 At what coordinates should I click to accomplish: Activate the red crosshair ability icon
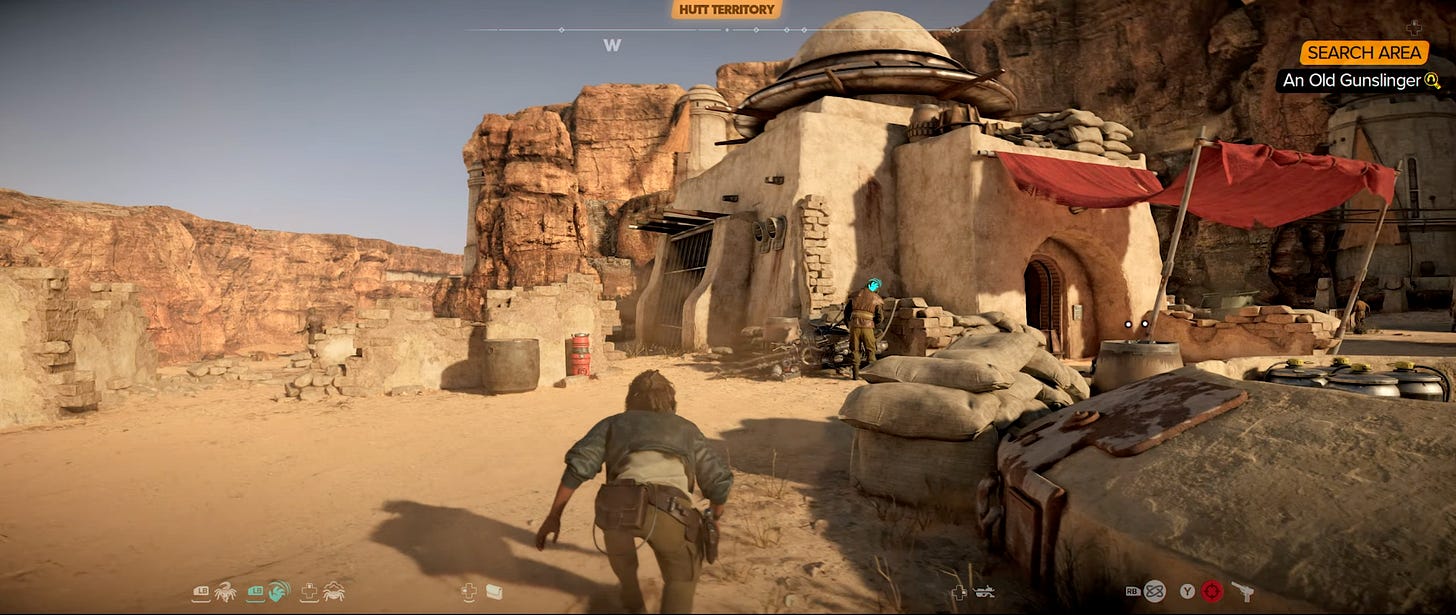pyautogui.click(x=1212, y=591)
